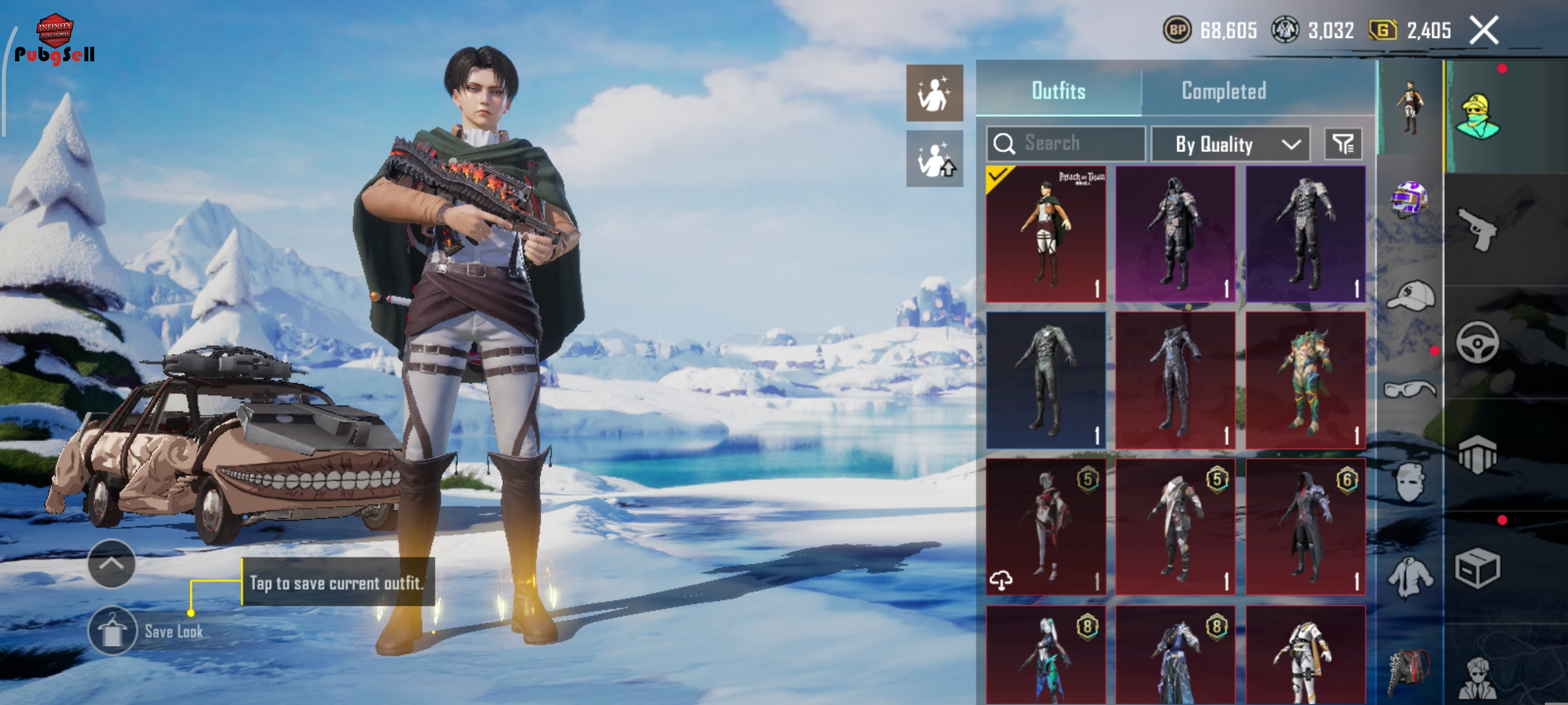Open the outfit filter options

[1343, 144]
